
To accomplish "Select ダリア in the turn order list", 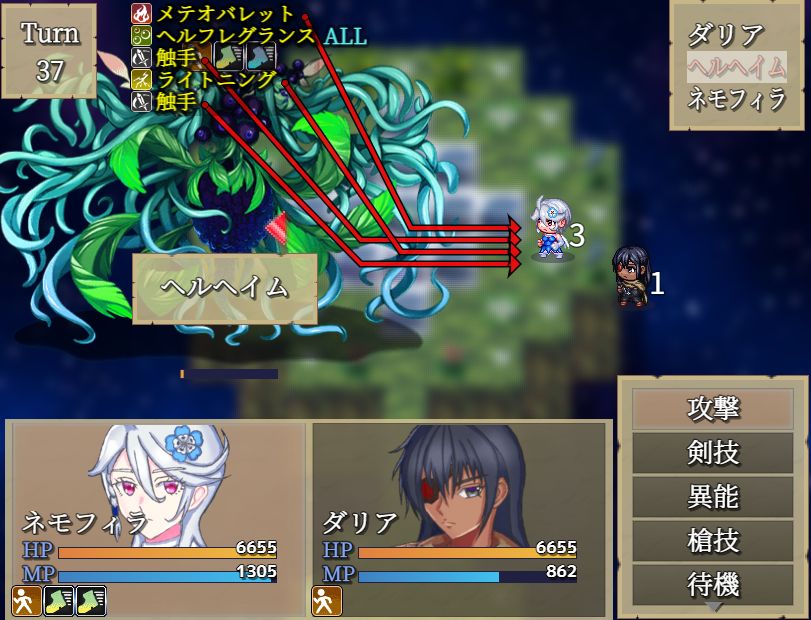I will [725, 35].
